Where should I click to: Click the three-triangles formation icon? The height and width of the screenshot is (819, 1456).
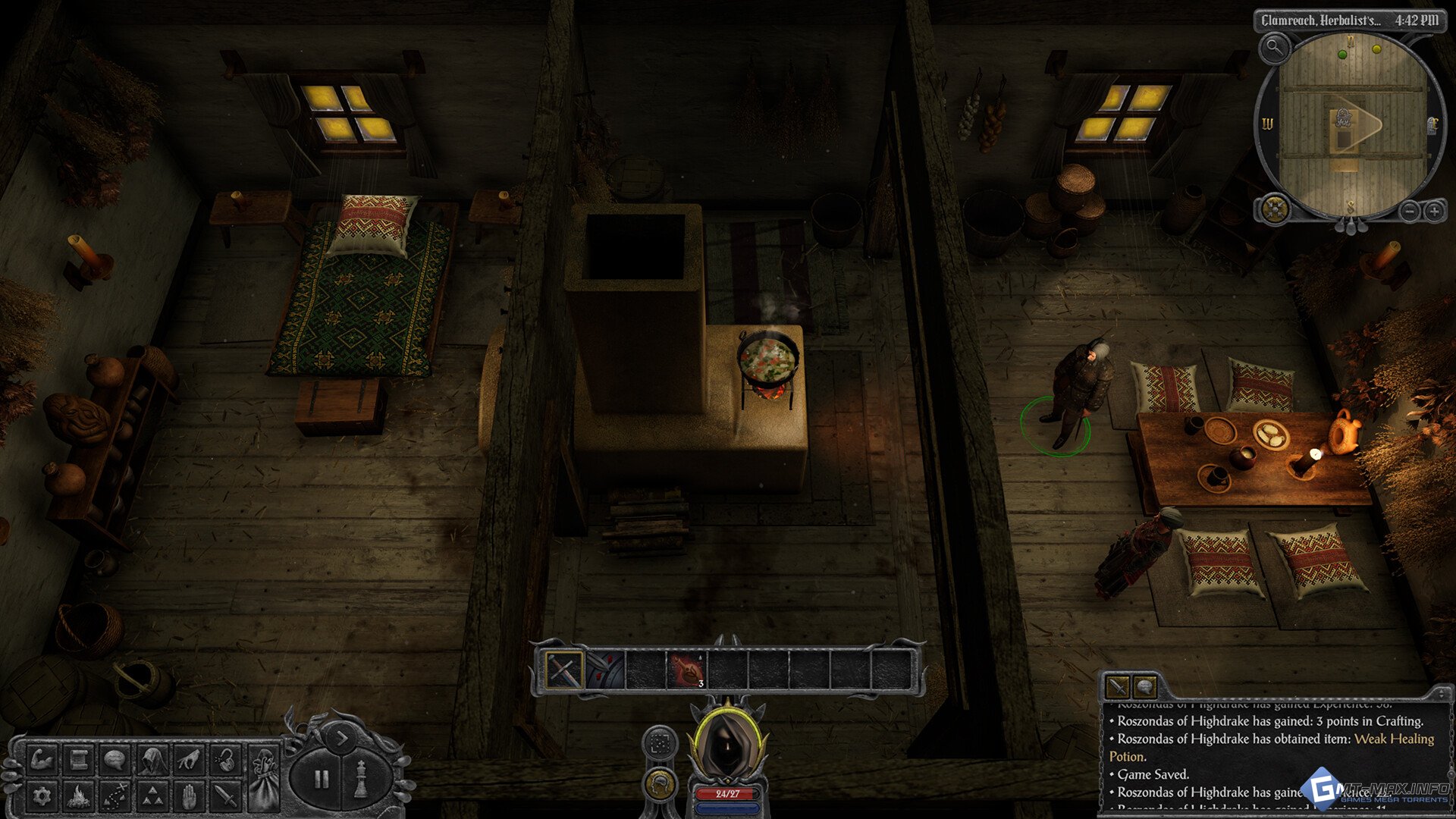[x=152, y=796]
